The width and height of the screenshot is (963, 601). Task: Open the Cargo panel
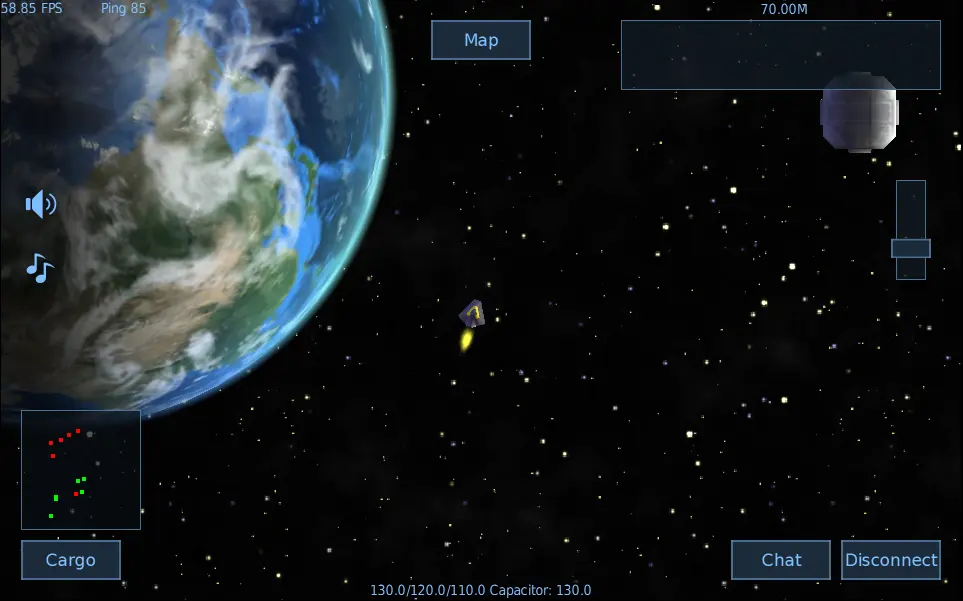tap(71, 560)
